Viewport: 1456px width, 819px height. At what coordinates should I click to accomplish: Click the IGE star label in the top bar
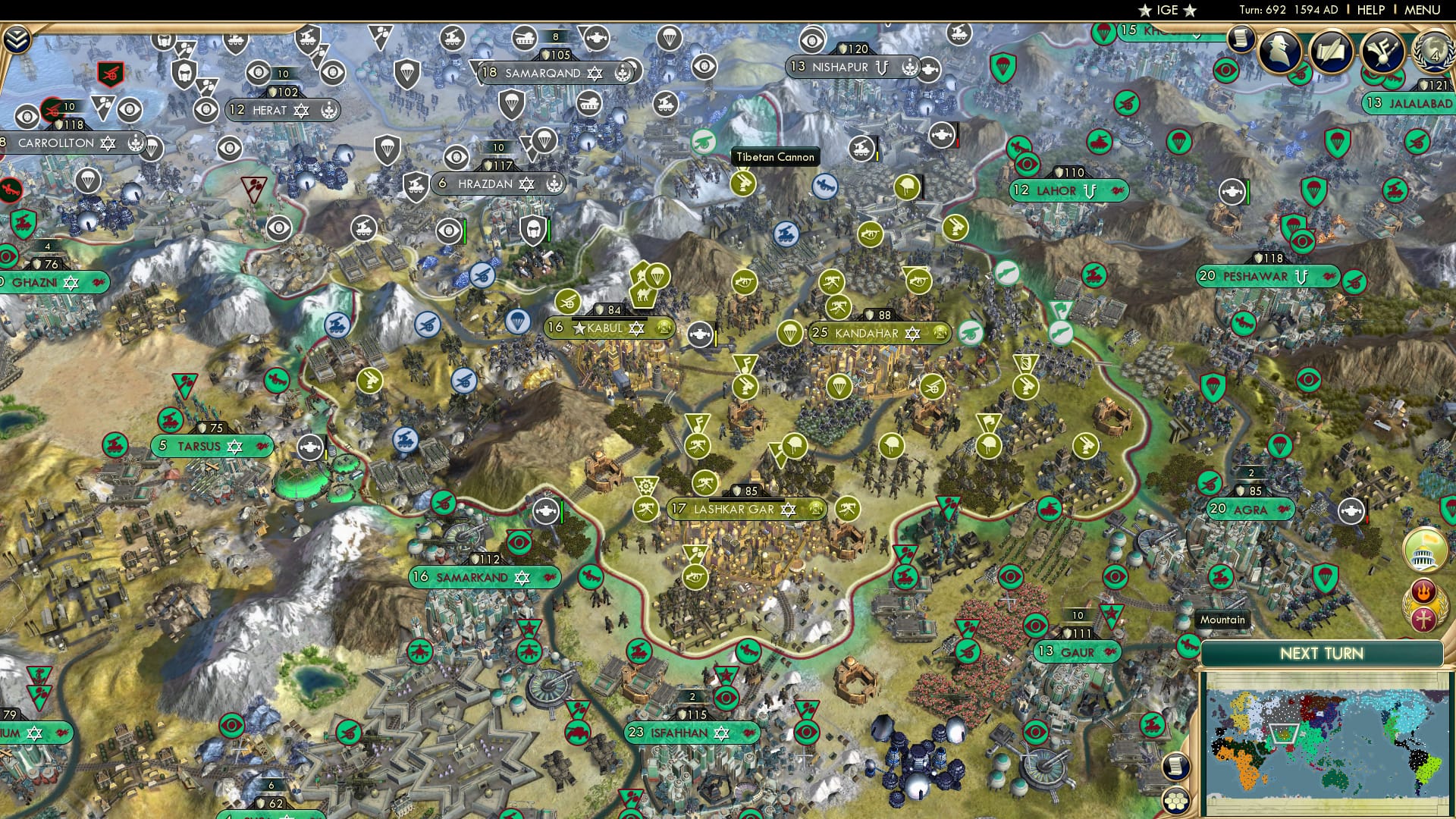point(1166,11)
